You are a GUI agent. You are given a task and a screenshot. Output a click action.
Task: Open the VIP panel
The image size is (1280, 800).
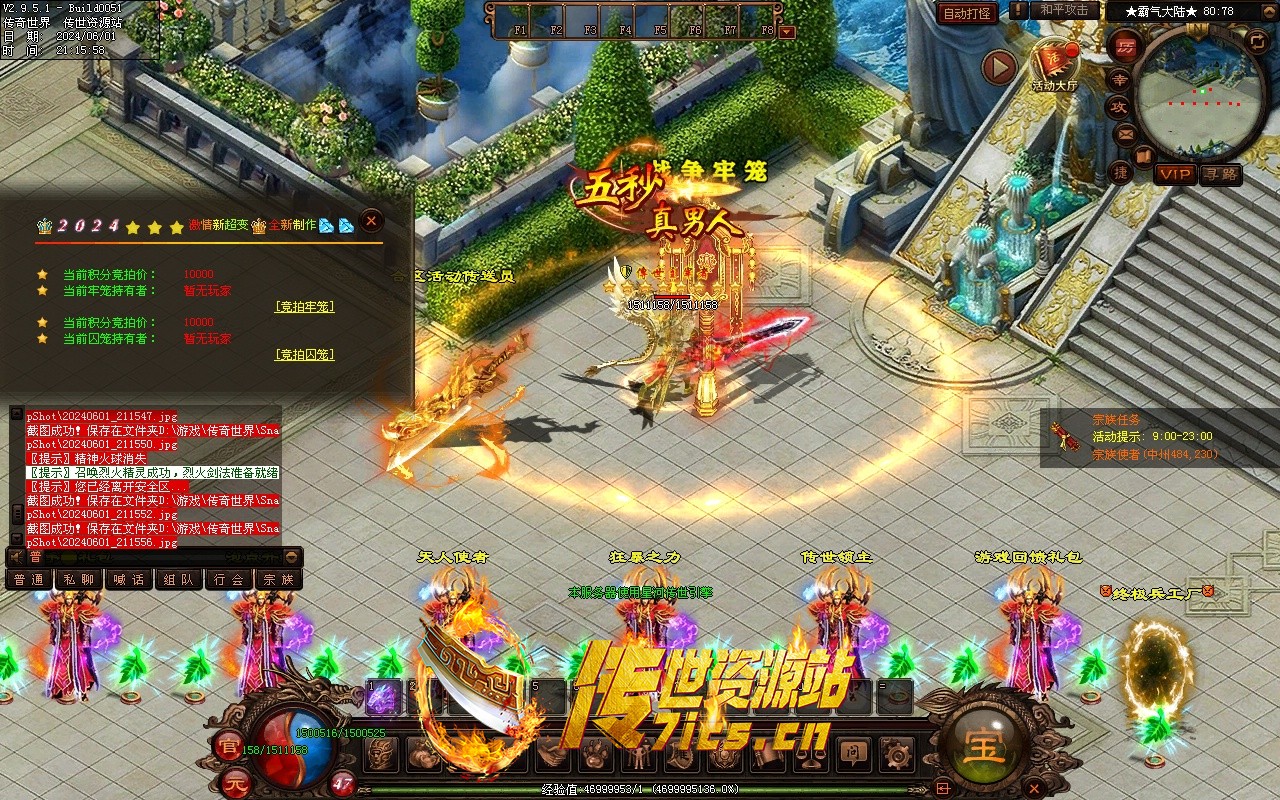pyautogui.click(x=1176, y=174)
